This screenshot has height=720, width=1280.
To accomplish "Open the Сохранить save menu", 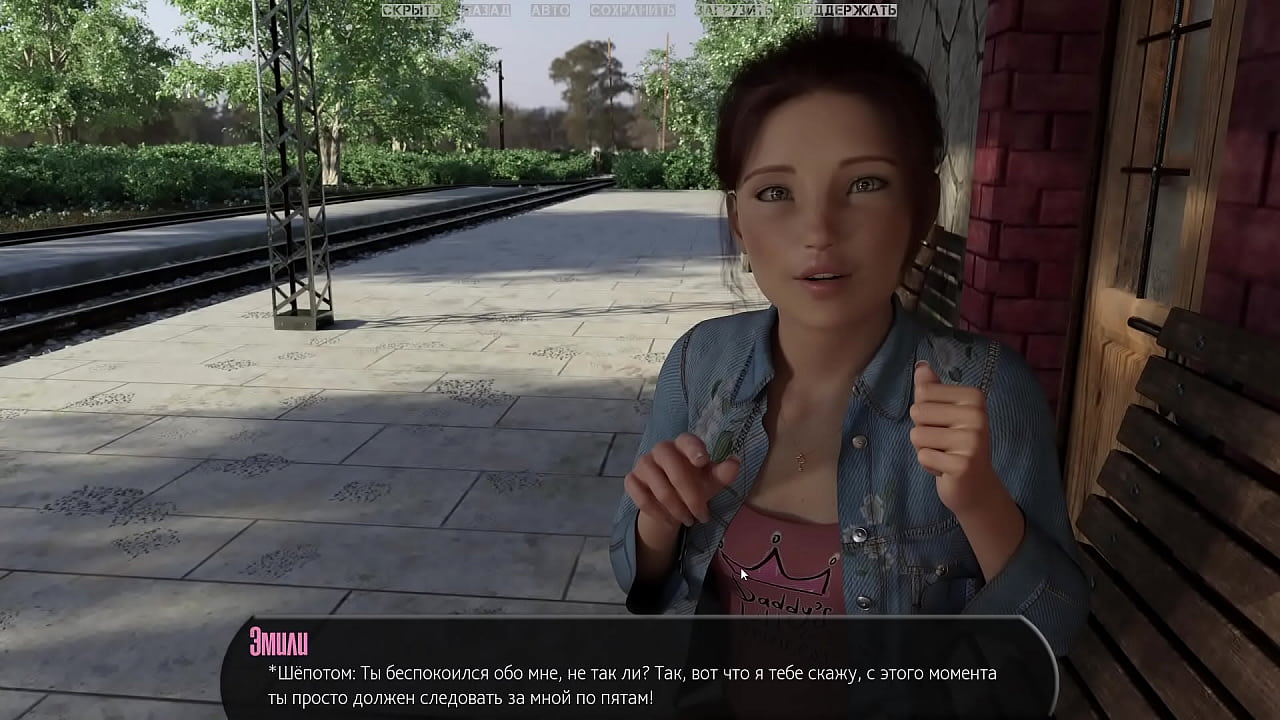I will click(x=632, y=10).
